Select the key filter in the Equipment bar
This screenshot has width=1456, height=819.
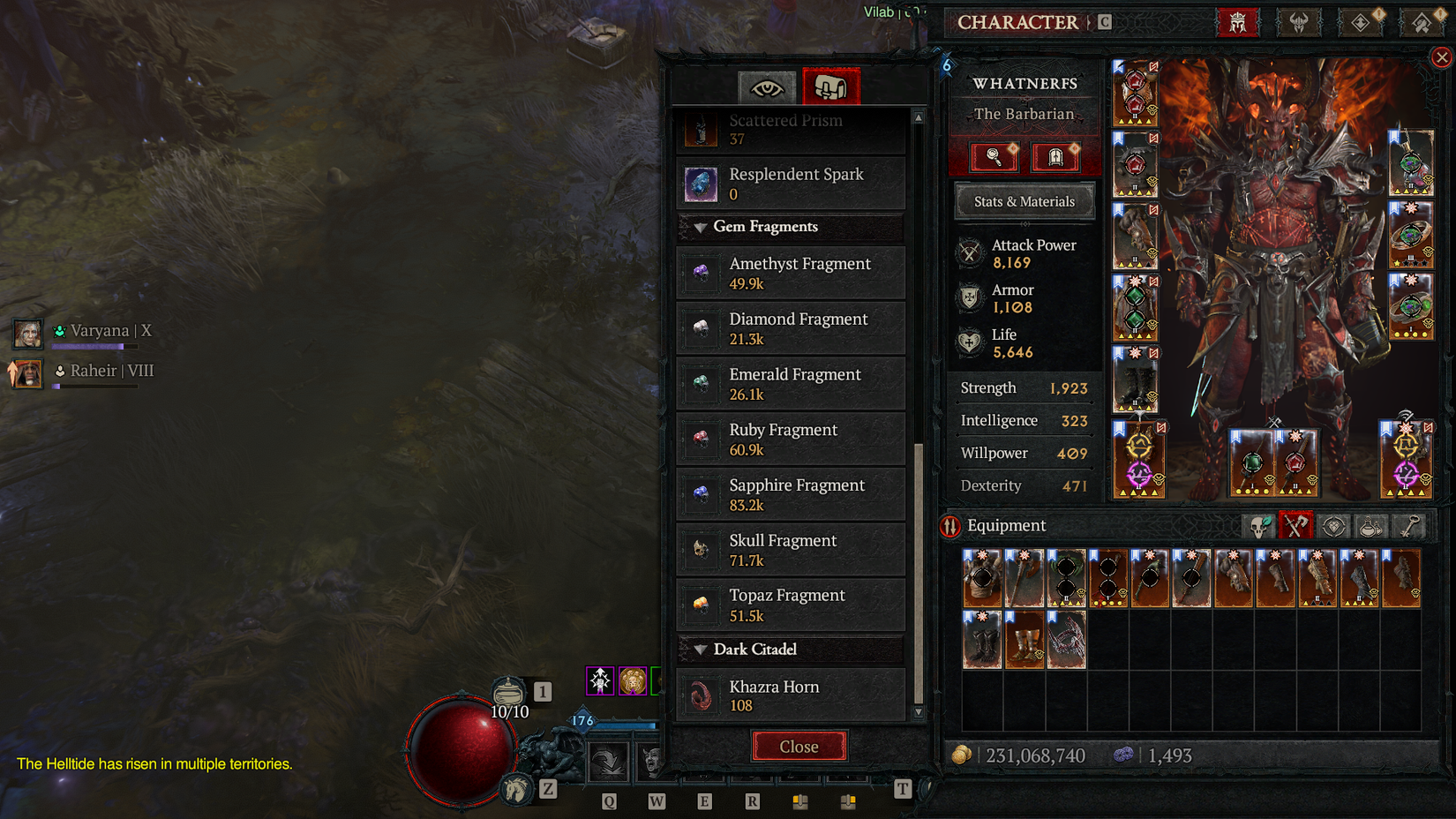(1407, 525)
